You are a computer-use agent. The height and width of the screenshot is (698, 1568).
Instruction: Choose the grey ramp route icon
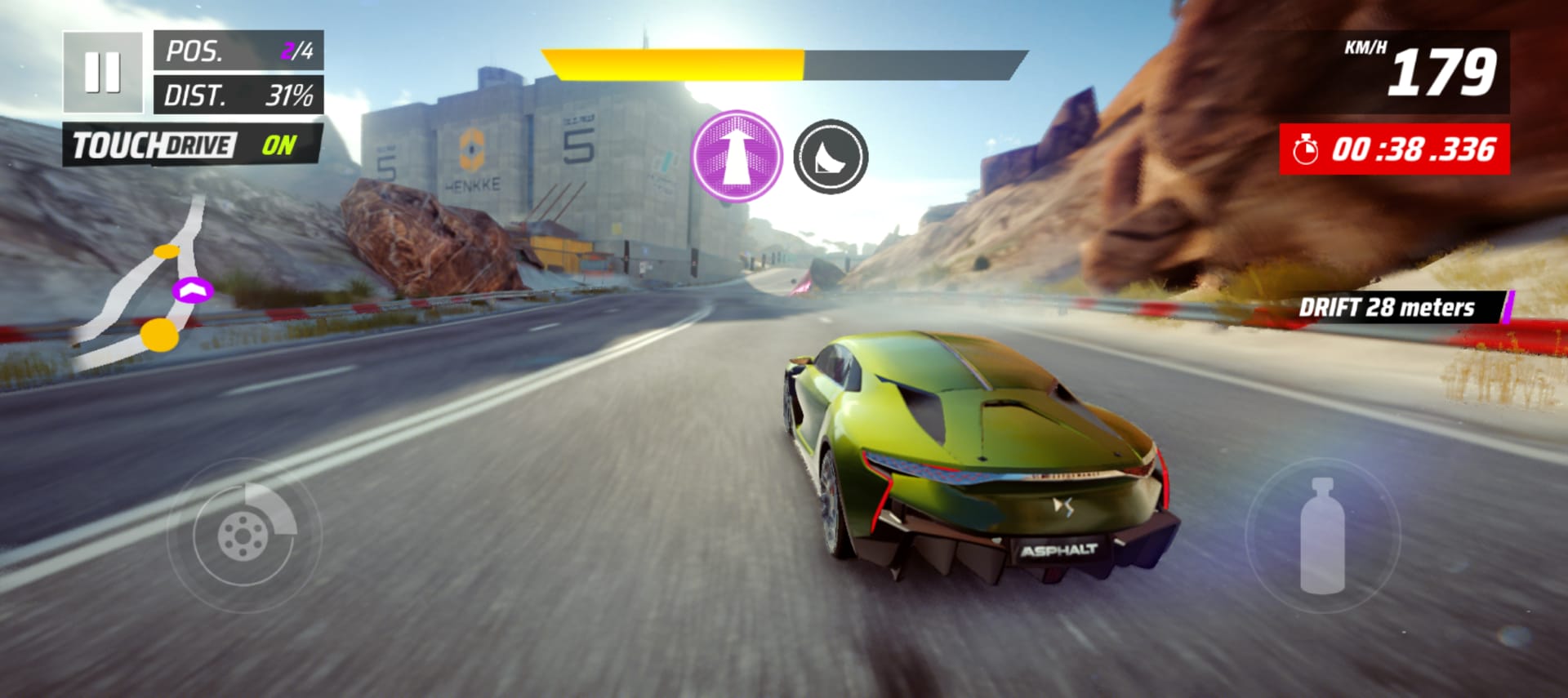(831, 156)
